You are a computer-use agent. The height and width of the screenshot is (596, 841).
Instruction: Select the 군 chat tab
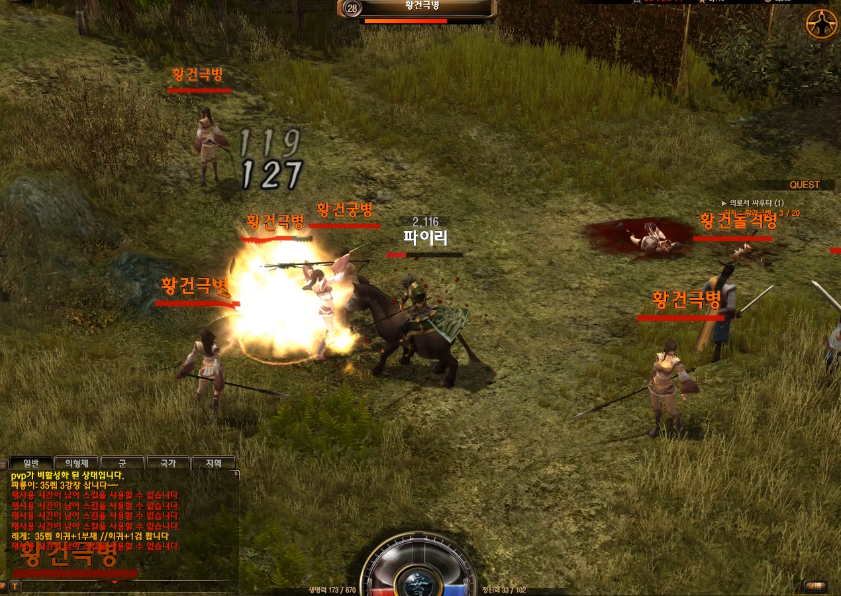click(x=122, y=463)
